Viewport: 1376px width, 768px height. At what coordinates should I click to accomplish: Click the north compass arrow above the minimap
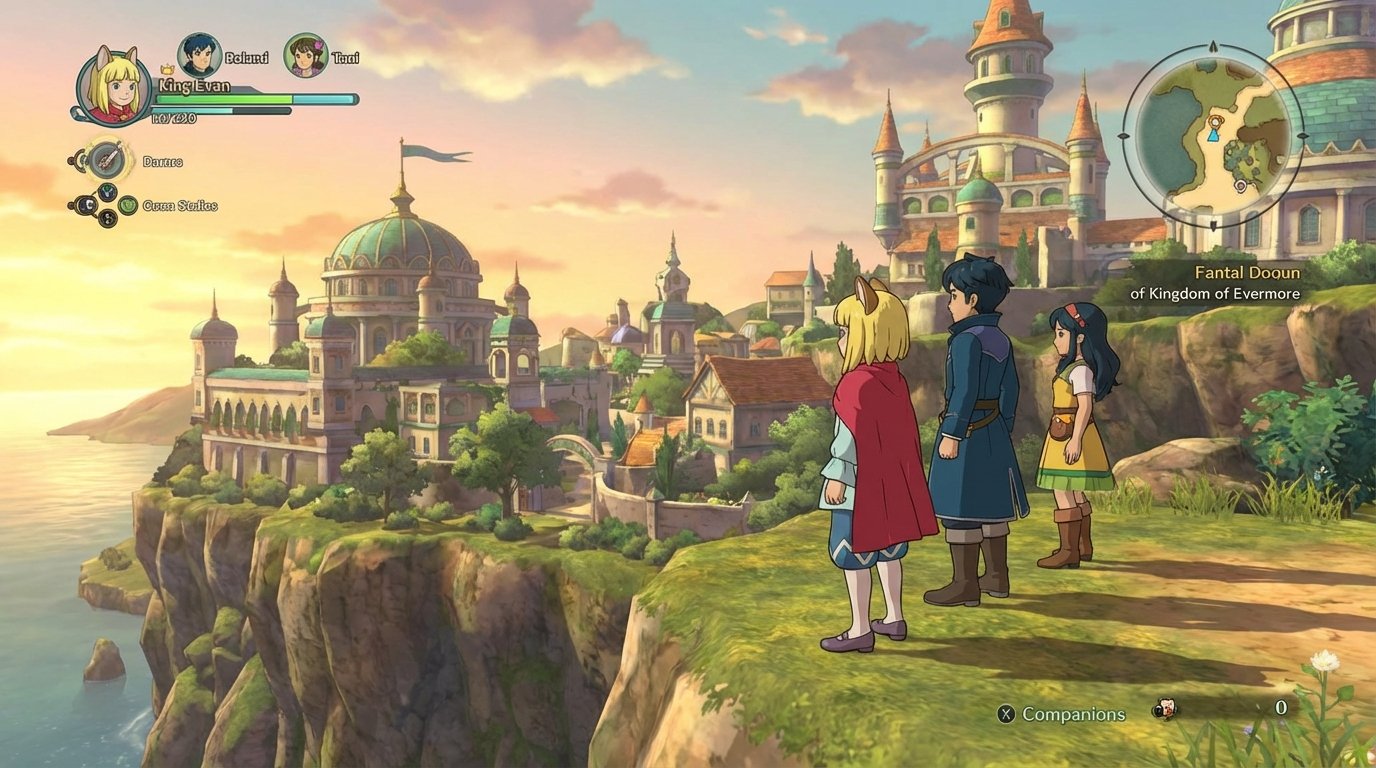coord(1212,45)
